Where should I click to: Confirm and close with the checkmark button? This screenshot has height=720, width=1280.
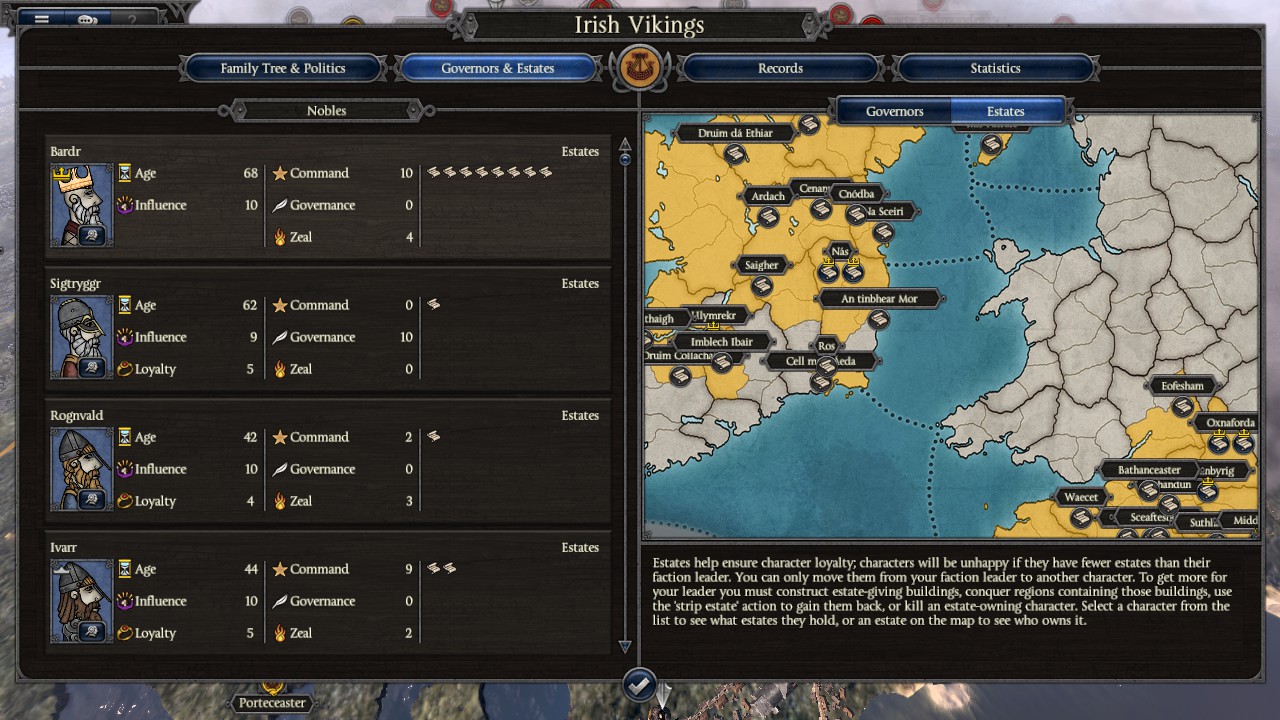pos(640,685)
